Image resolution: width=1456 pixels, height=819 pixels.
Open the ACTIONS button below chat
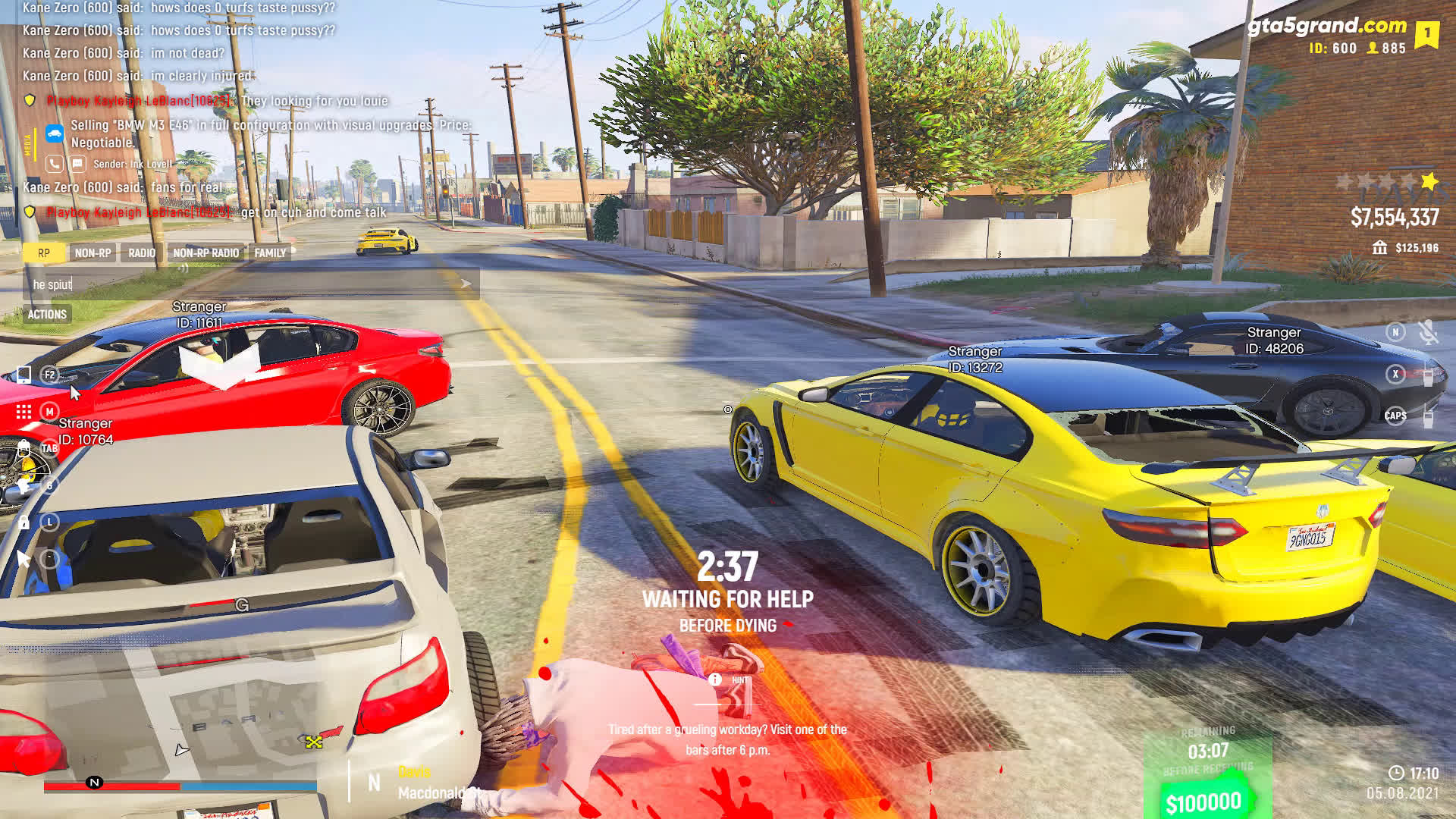pos(47,314)
